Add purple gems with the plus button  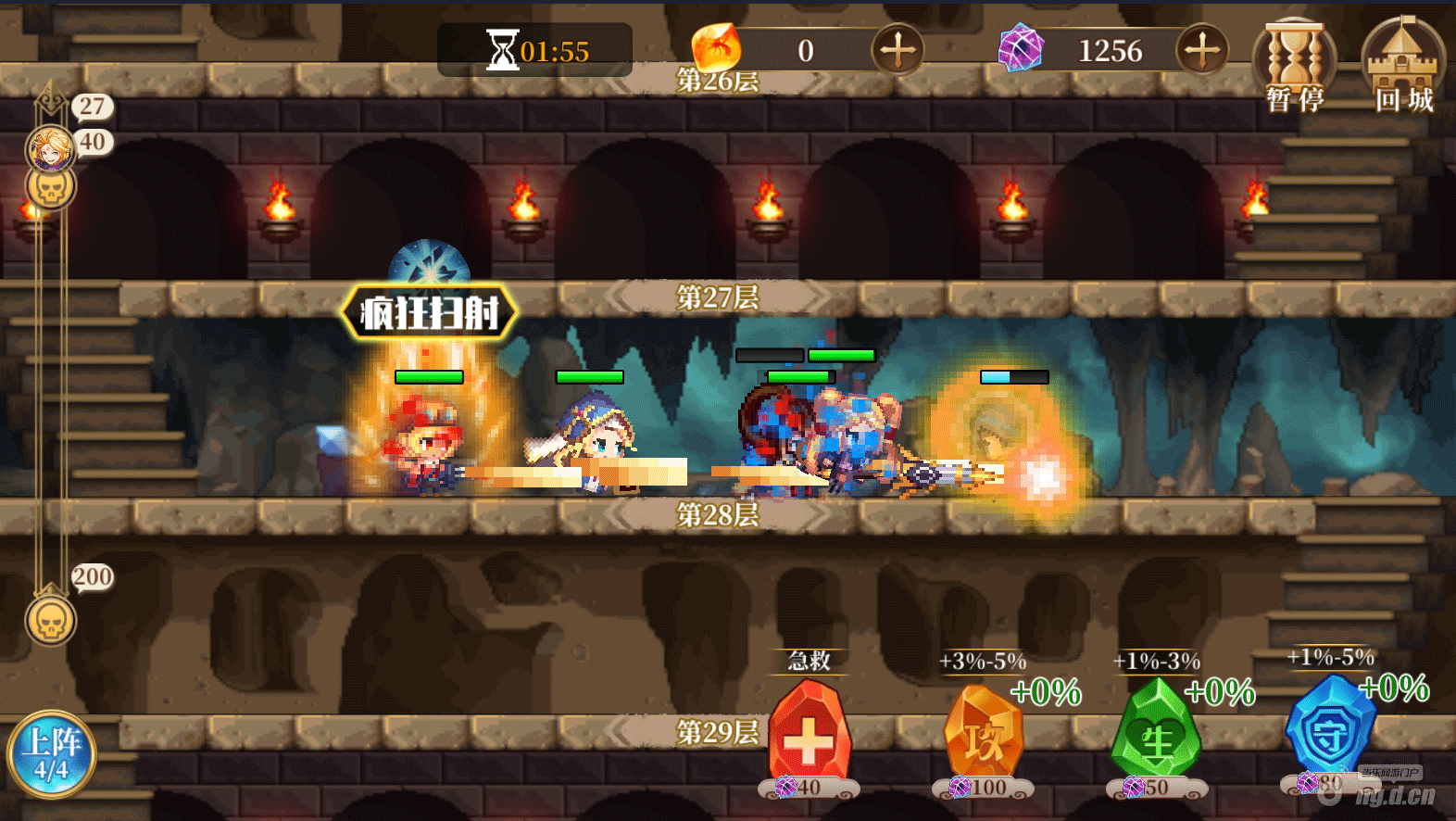pos(1201,50)
